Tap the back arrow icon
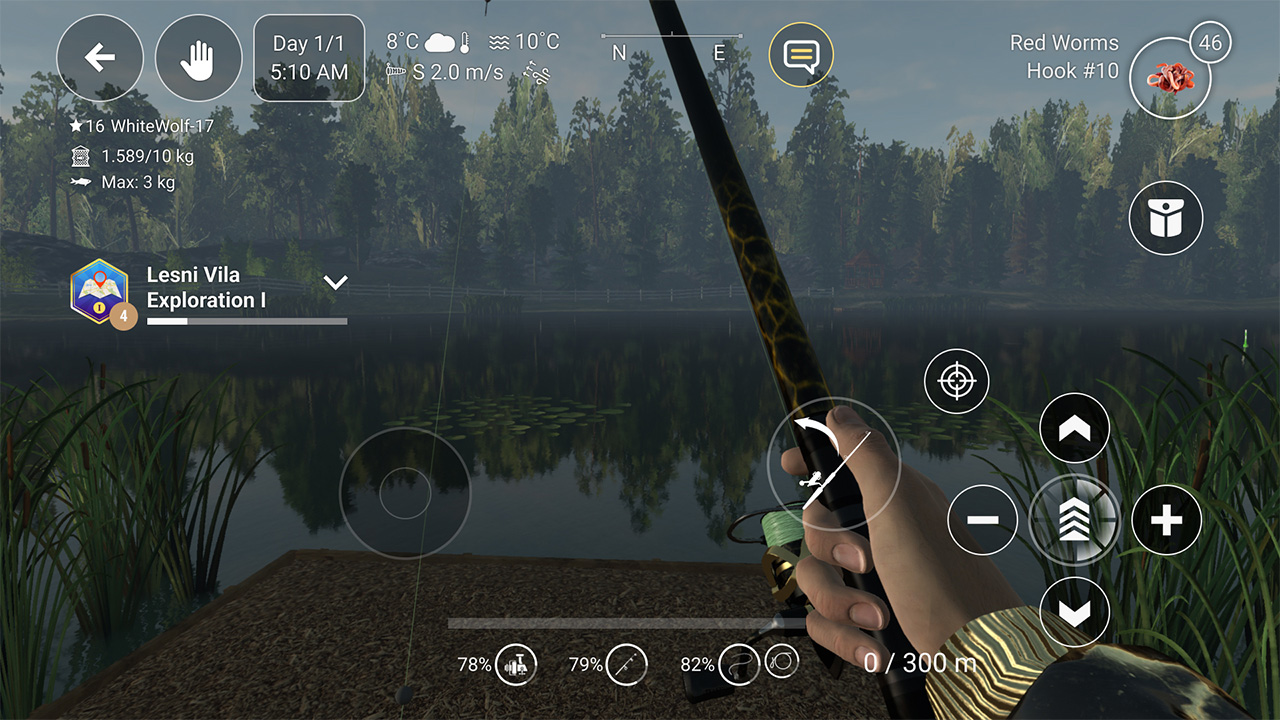This screenshot has height=720, width=1280. (x=99, y=57)
